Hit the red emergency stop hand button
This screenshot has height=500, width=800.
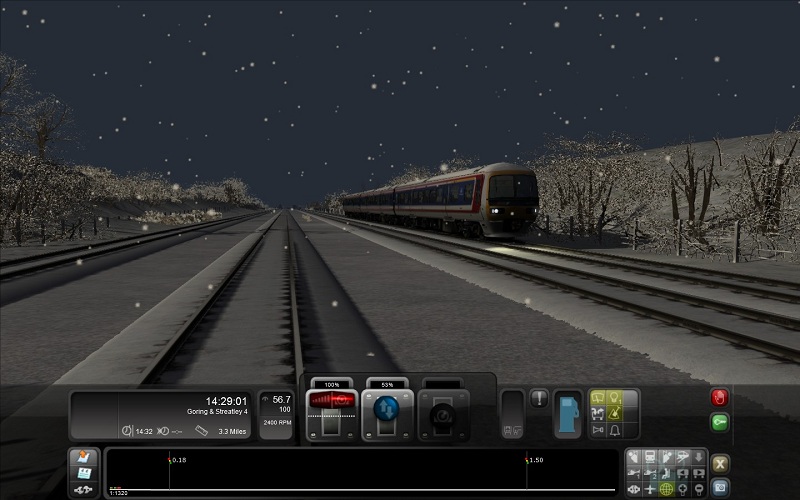pos(720,398)
